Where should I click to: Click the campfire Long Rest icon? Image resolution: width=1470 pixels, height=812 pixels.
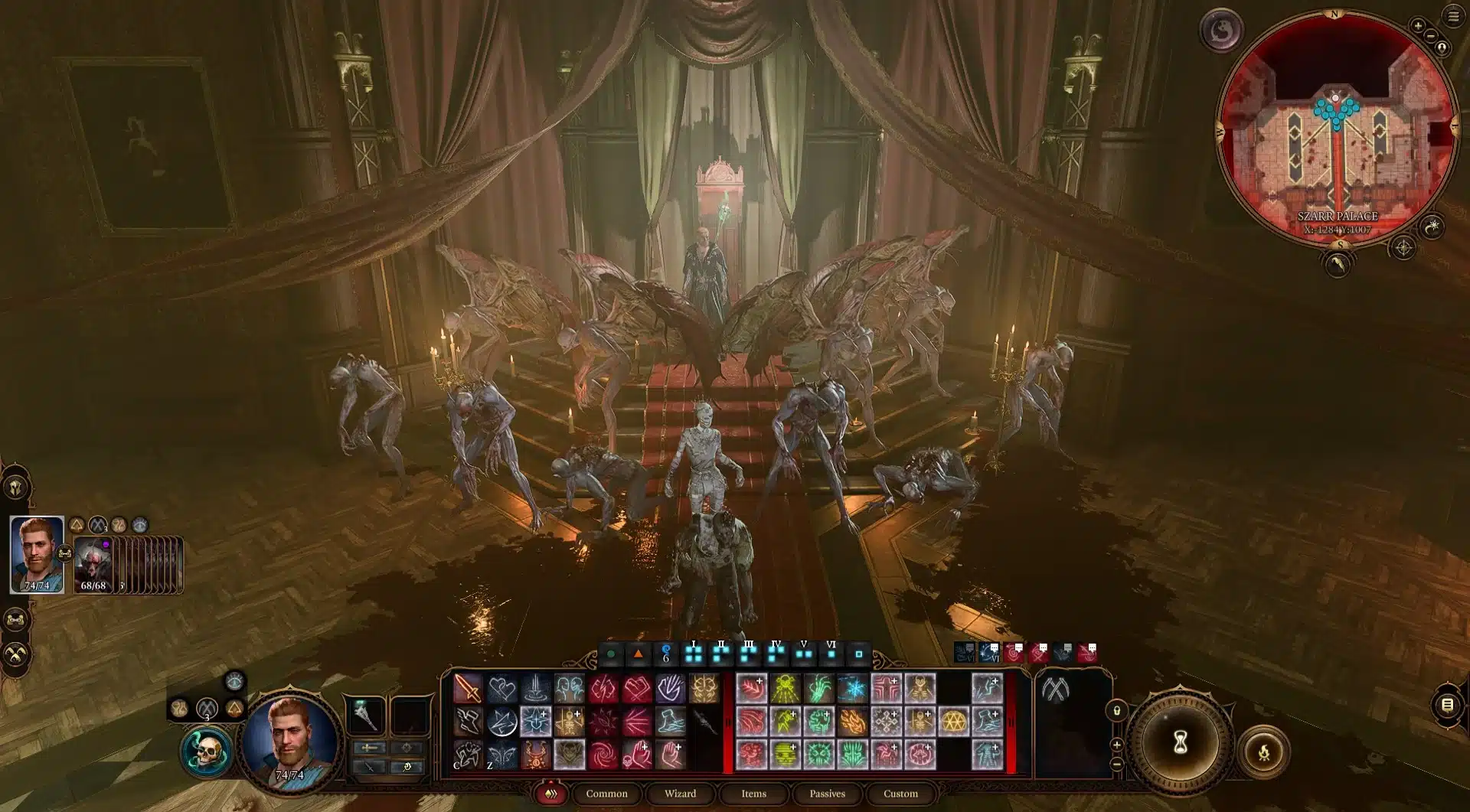[1264, 751]
